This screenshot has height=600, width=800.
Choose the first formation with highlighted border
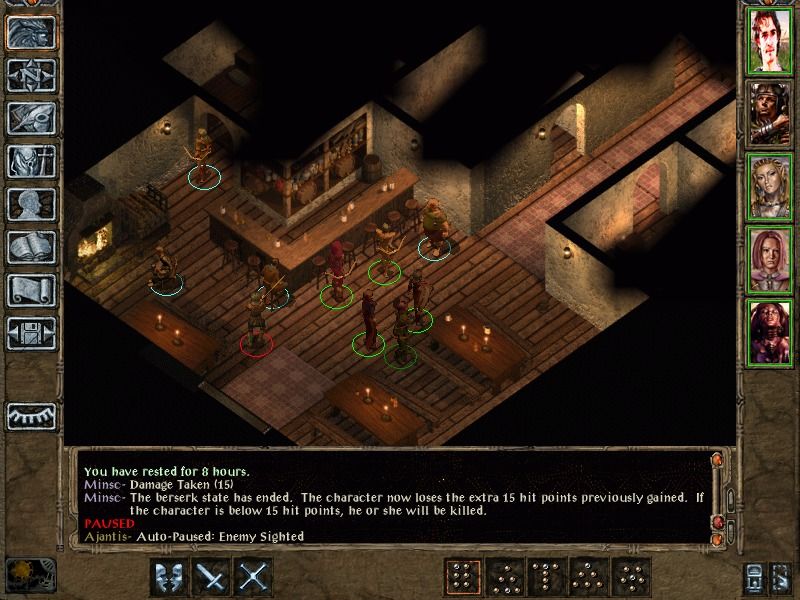[461, 577]
